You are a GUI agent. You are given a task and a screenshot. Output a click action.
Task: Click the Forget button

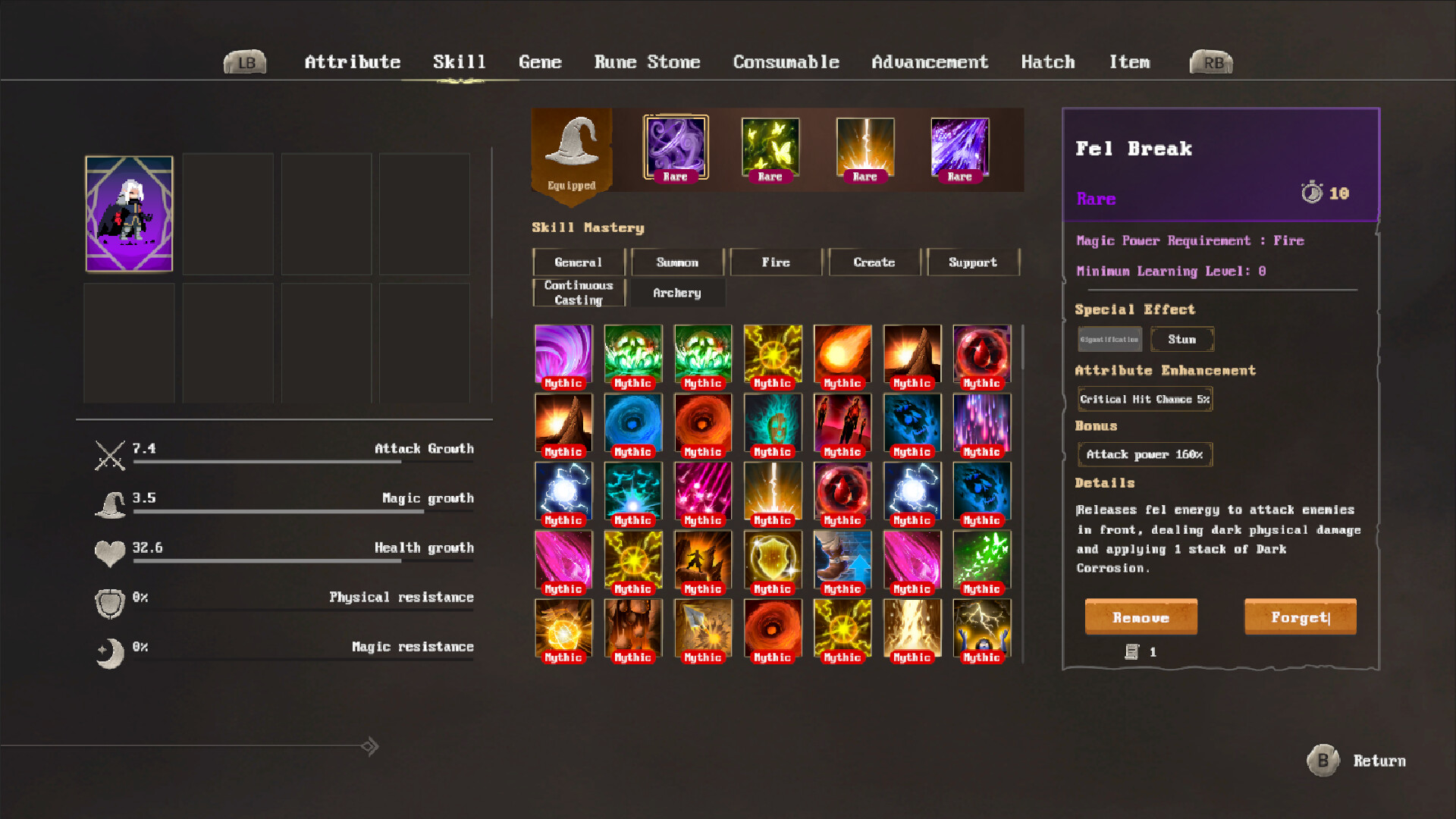[1300, 617]
